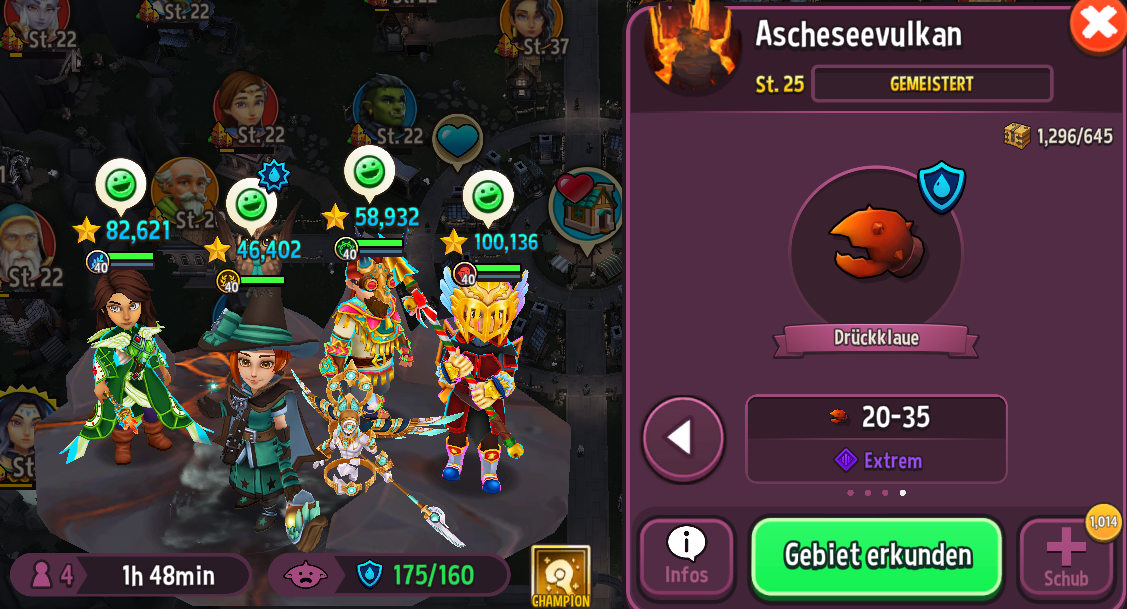1127x609 pixels.
Task: Start exploring with Gebiet erkunden
Action: [x=877, y=556]
